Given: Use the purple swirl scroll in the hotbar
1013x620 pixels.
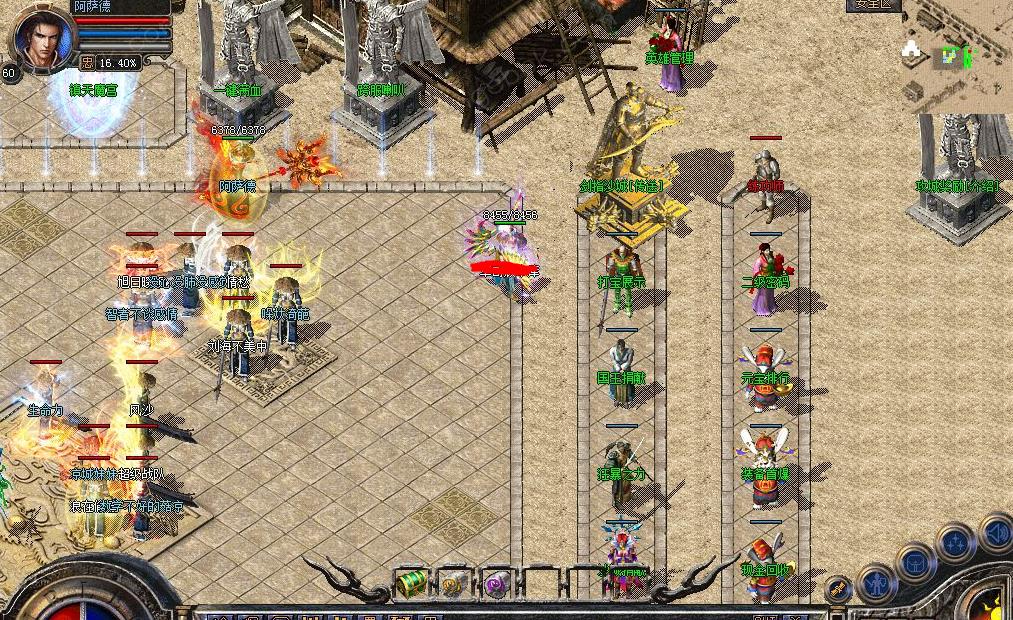Looking at the screenshot, I should (496, 584).
